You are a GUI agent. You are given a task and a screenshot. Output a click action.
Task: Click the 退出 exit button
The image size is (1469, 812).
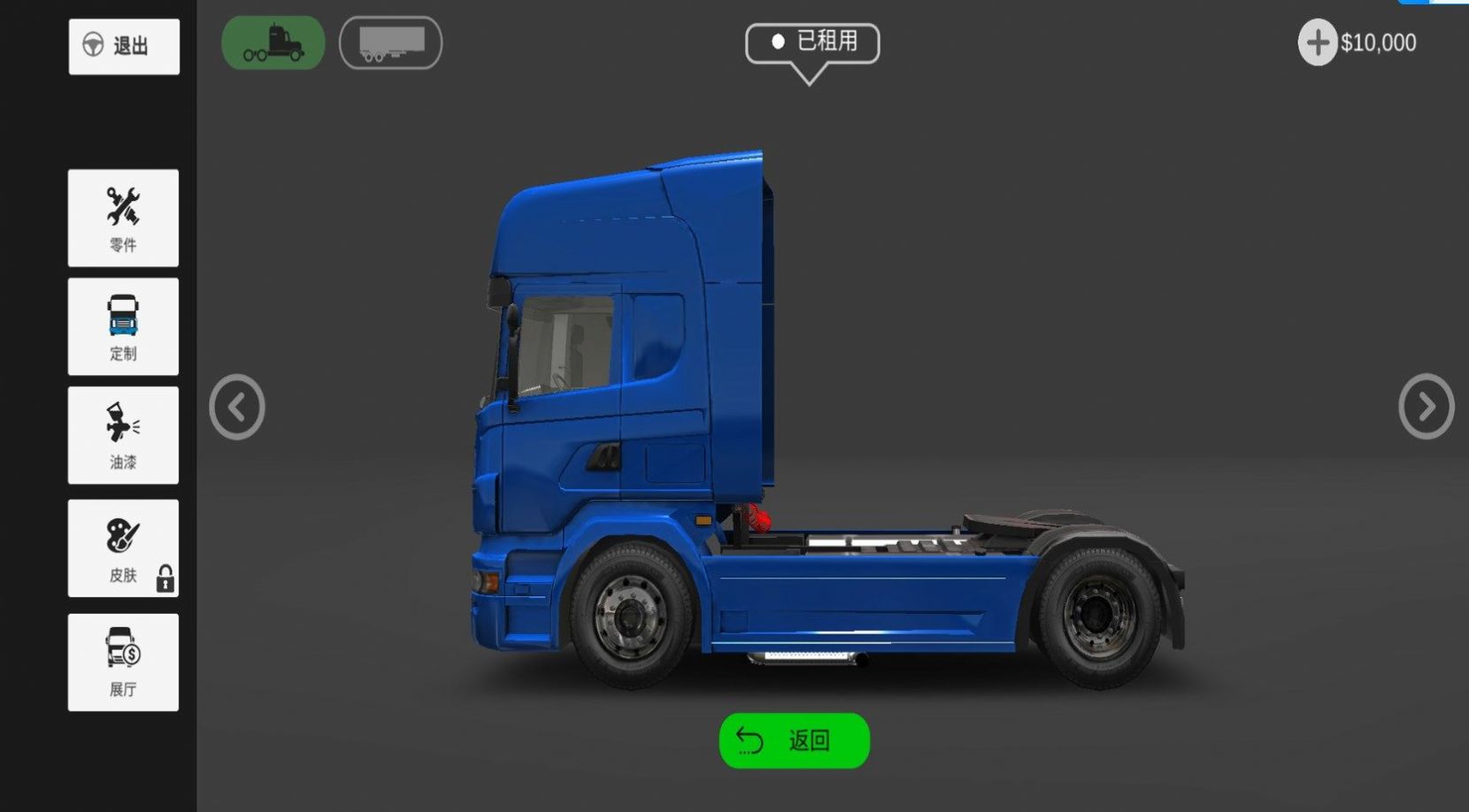[124, 46]
